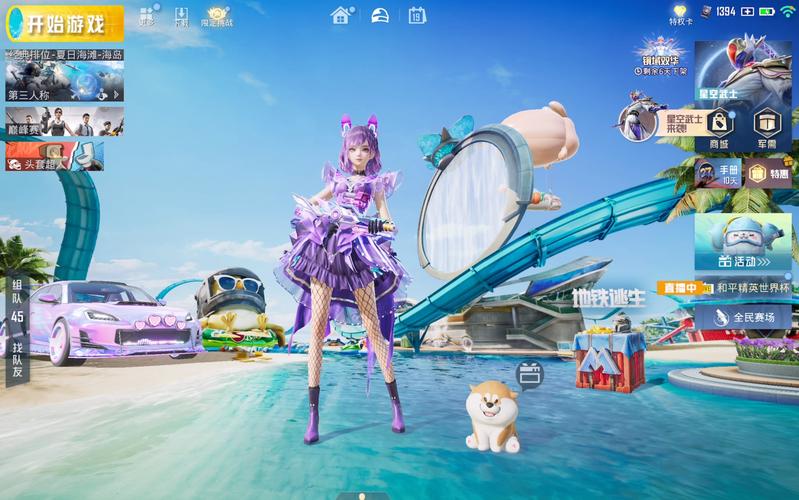Open the 下载 download icon
799x500 pixels.
coord(181,16)
